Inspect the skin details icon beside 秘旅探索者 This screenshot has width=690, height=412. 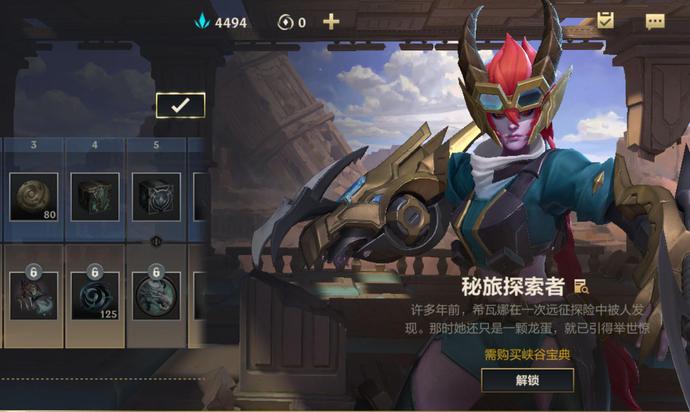(x=580, y=286)
